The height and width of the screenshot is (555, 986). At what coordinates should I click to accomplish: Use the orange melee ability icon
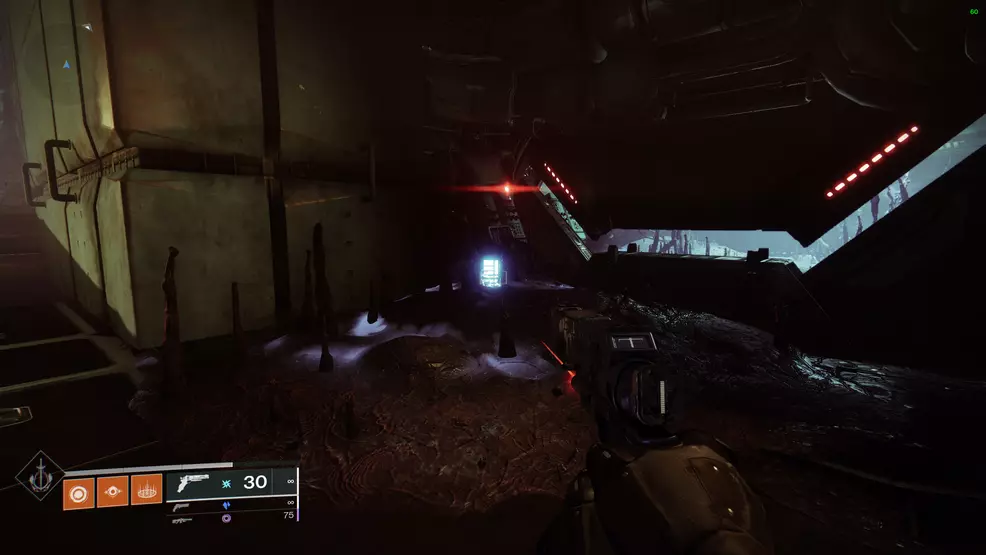click(112, 490)
